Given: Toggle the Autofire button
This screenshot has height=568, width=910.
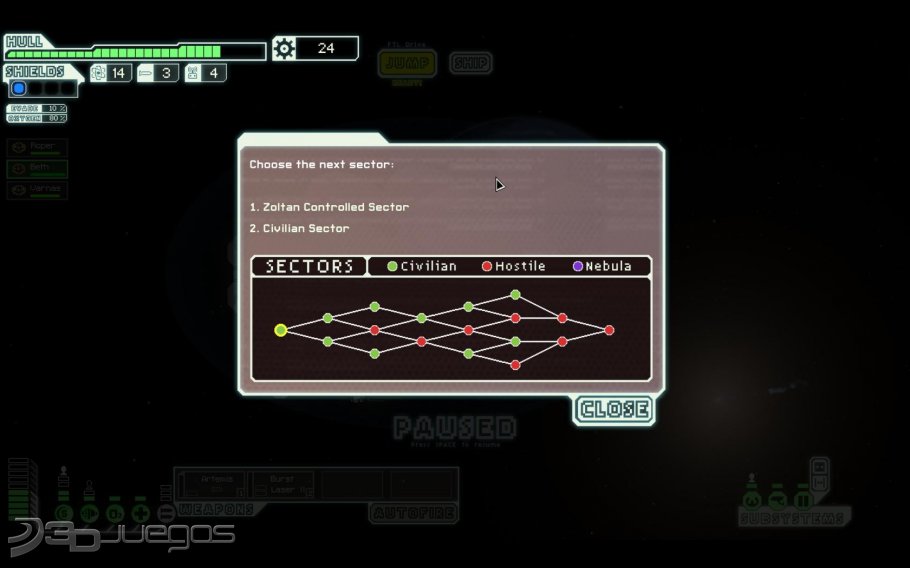Looking at the screenshot, I should (x=413, y=514).
